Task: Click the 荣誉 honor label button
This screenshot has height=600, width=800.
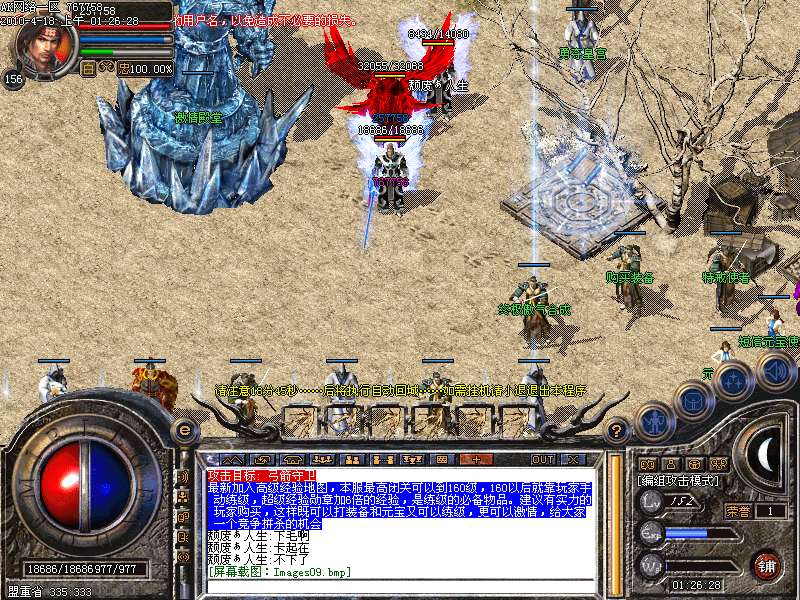Action: pyautogui.click(x=737, y=510)
